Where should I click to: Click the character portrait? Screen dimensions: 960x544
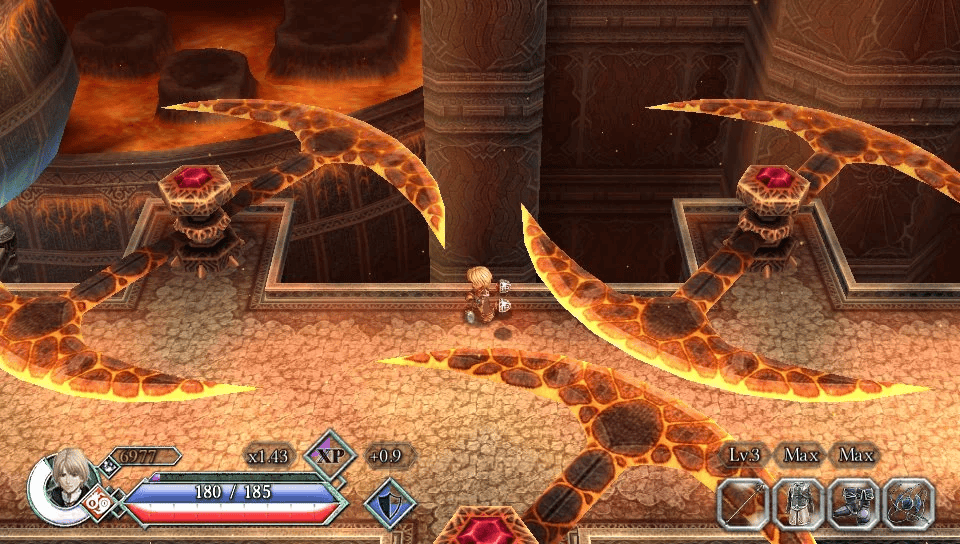coord(71,486)
